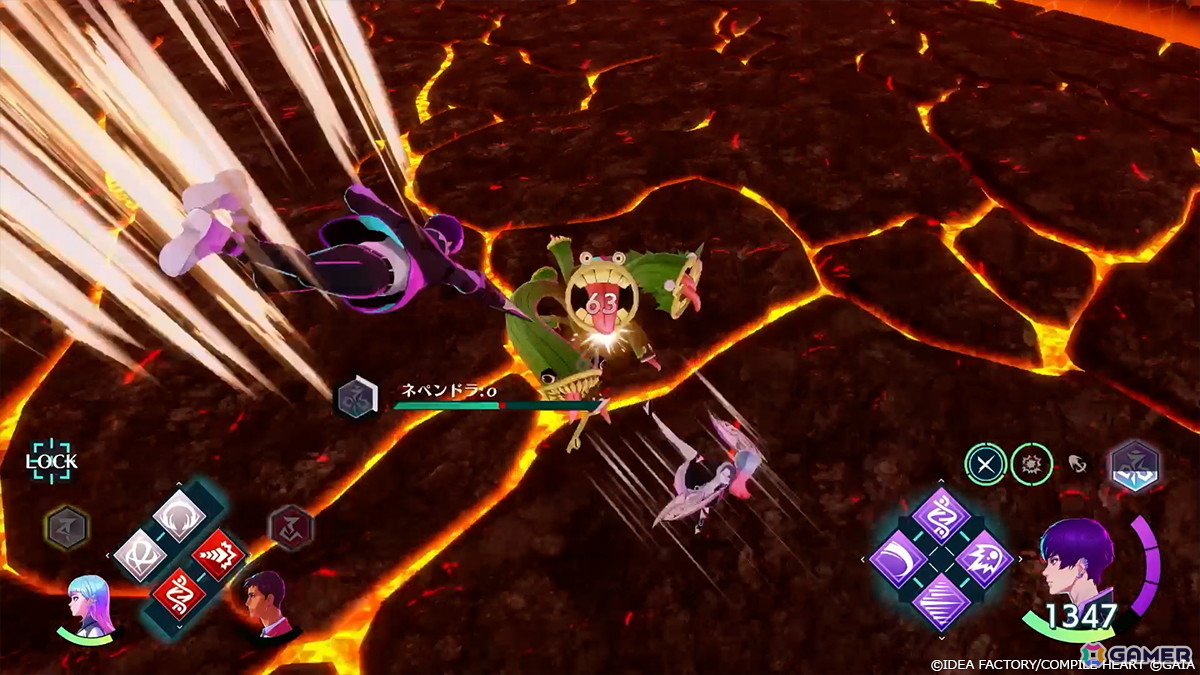Use the red spiked arrow skill

219,555
